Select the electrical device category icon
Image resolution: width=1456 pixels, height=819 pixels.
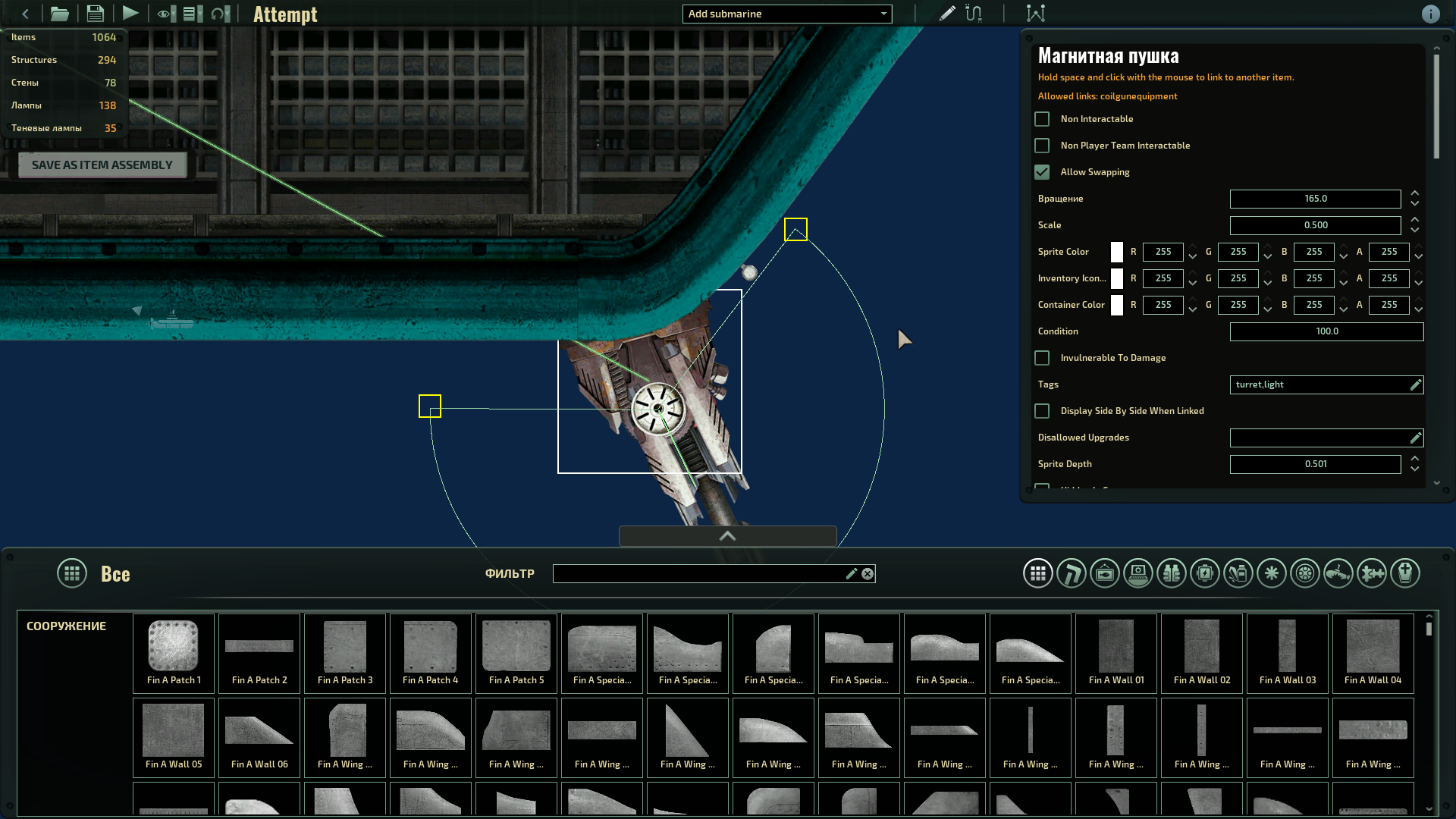click(x=1205, y=573)
